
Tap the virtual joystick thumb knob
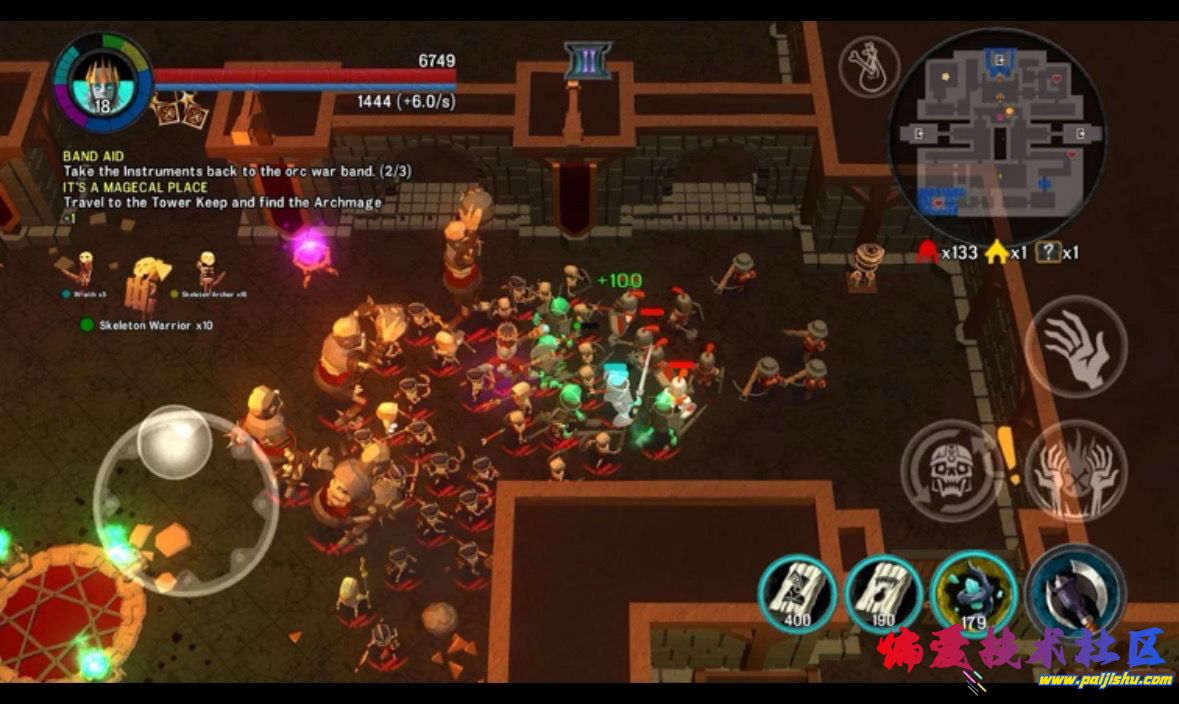tap(174, 441)
